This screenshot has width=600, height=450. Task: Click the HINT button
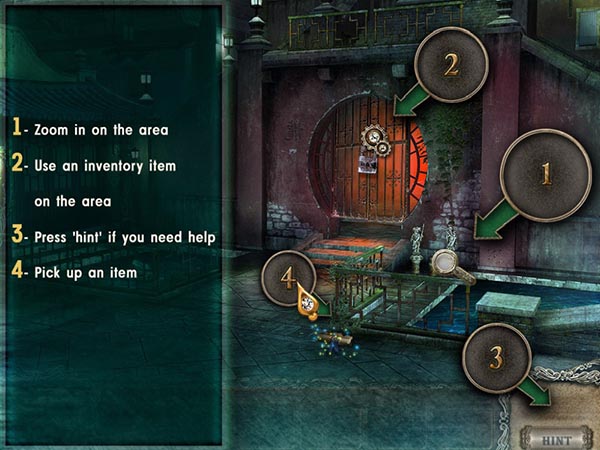tap(557, 437)
